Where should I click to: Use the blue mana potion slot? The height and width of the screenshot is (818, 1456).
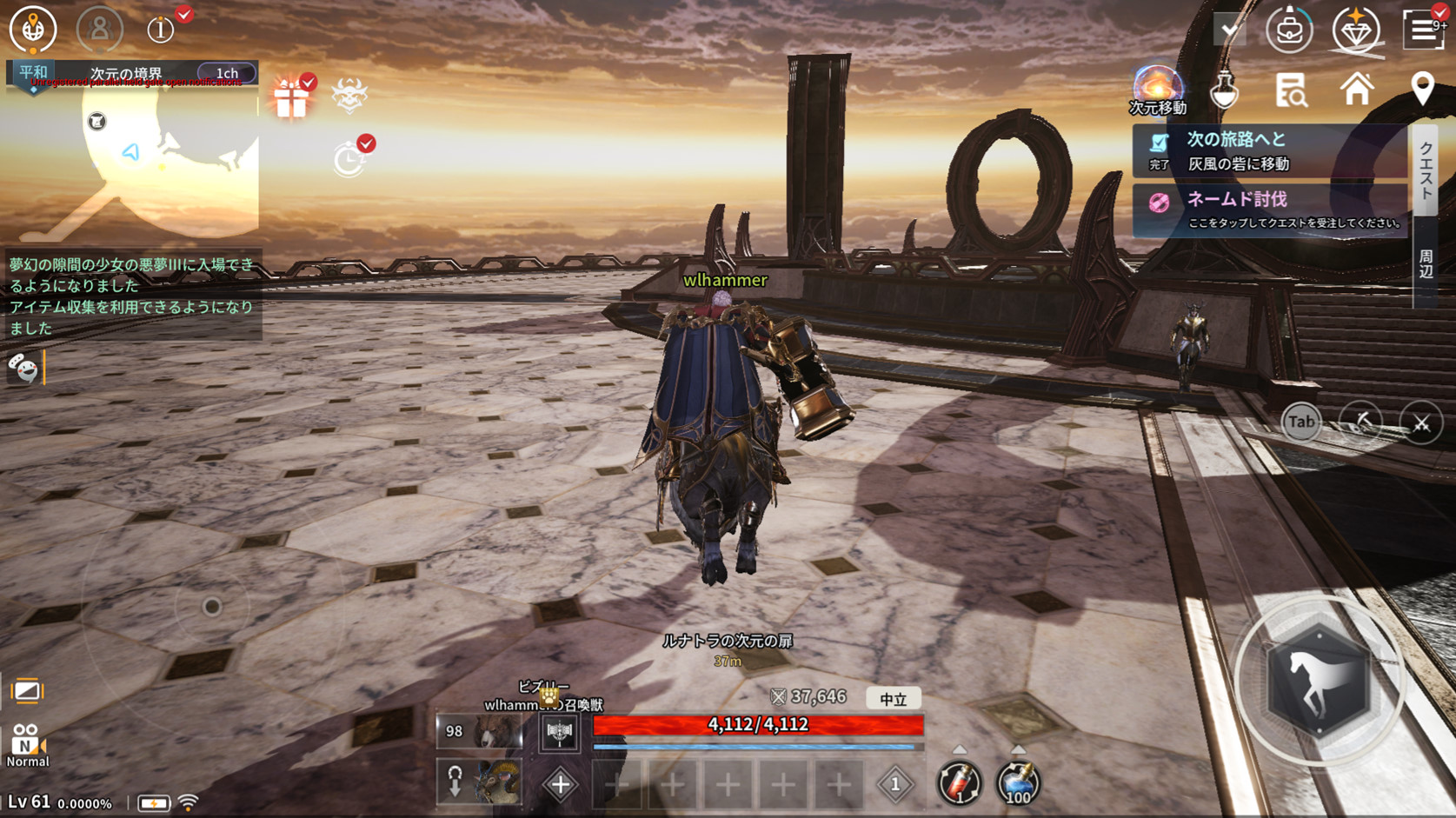pyautogui.click(x=1017, y=781)
